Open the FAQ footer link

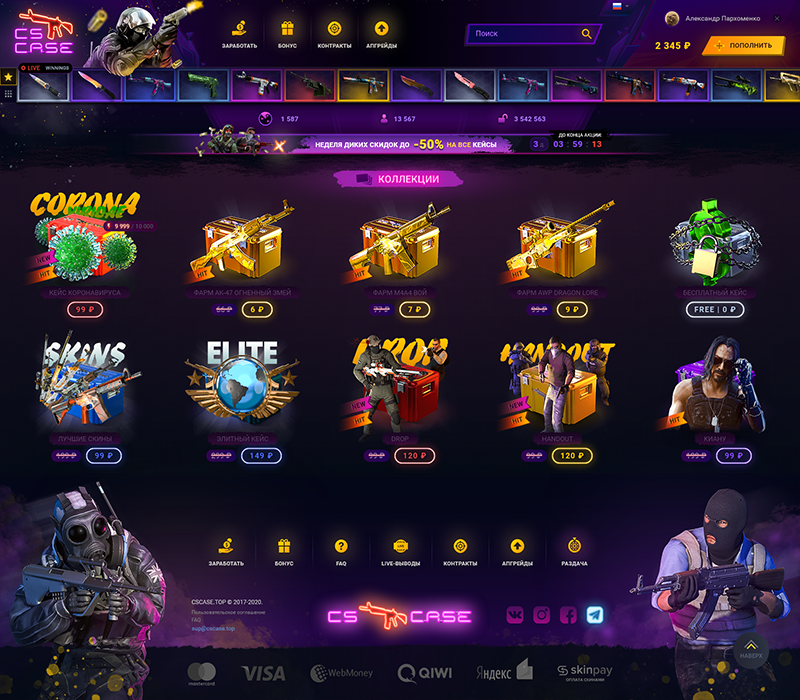341,551
